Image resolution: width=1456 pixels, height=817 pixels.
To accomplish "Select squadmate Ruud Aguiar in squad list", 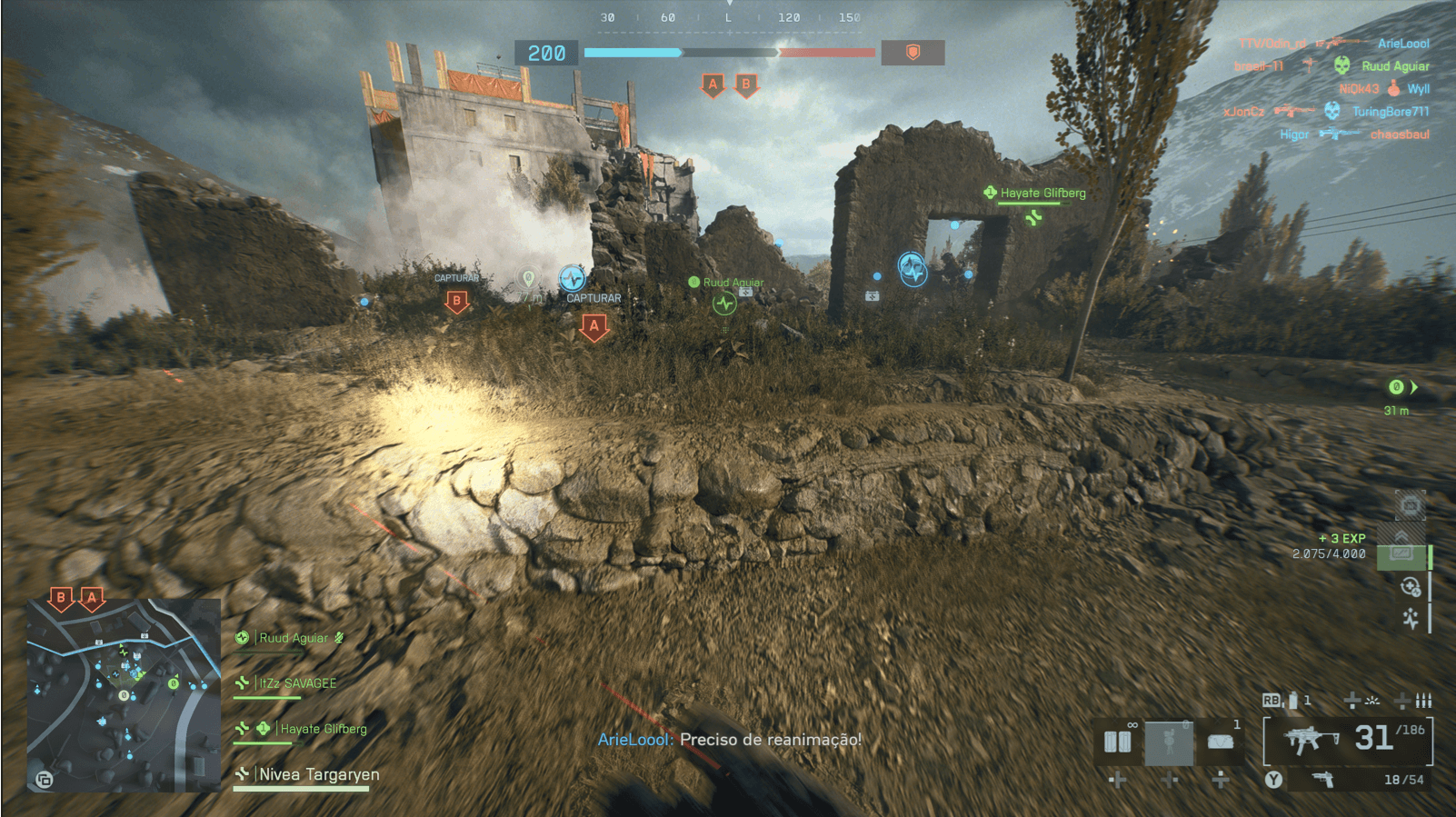I will pos(293,638).
